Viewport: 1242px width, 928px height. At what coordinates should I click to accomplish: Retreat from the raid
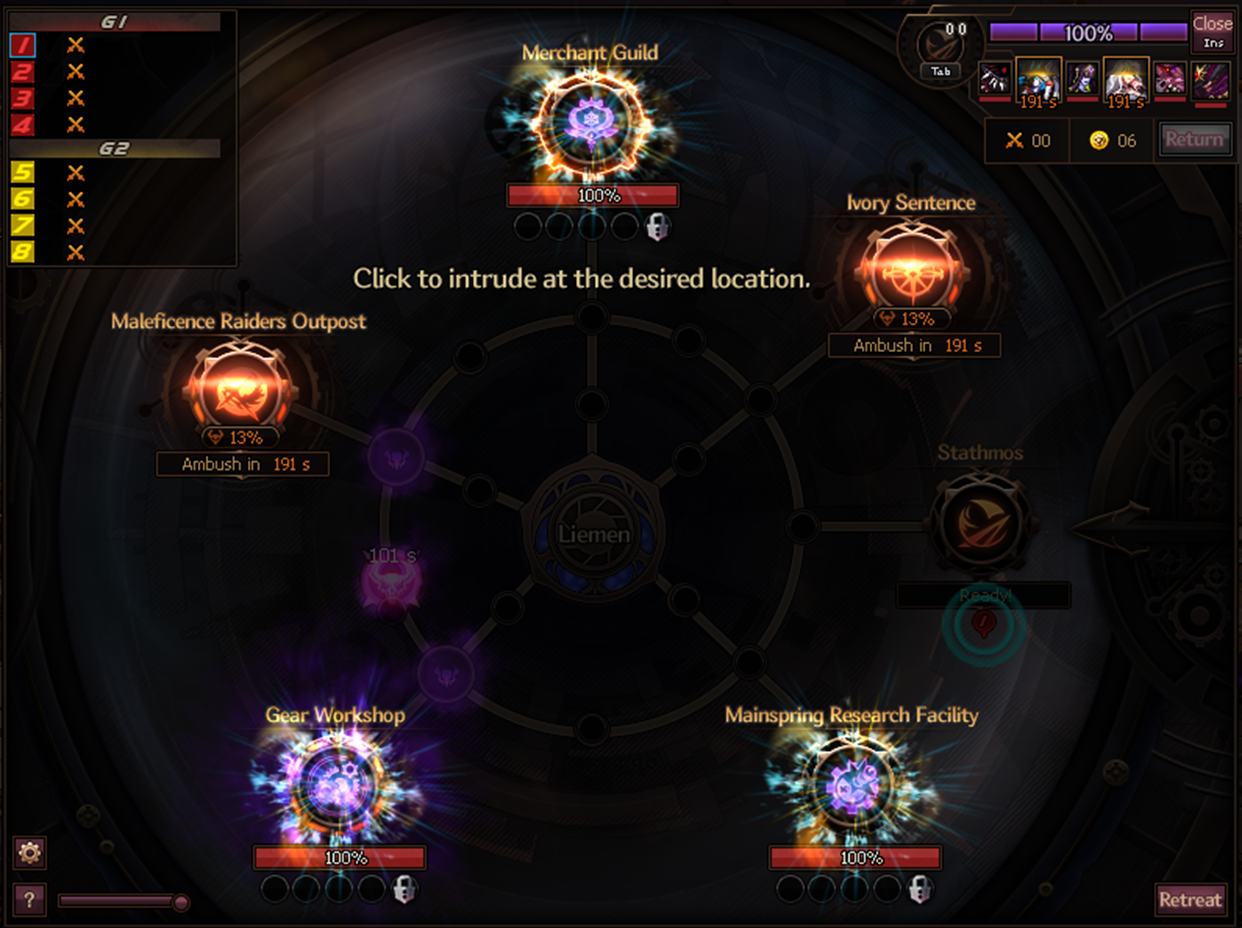pos(1190,899)
